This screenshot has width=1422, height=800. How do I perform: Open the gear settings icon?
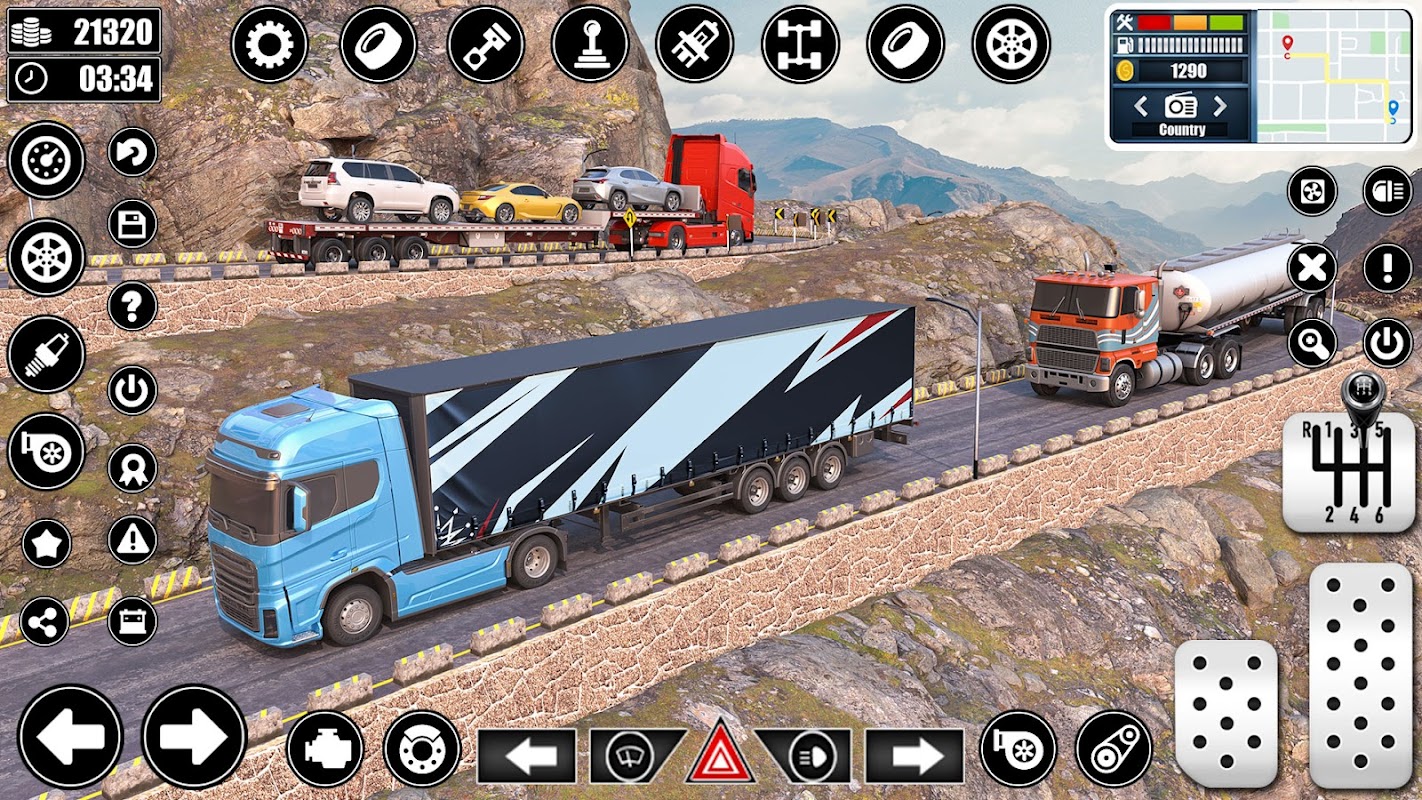click(x=270, y=45)
